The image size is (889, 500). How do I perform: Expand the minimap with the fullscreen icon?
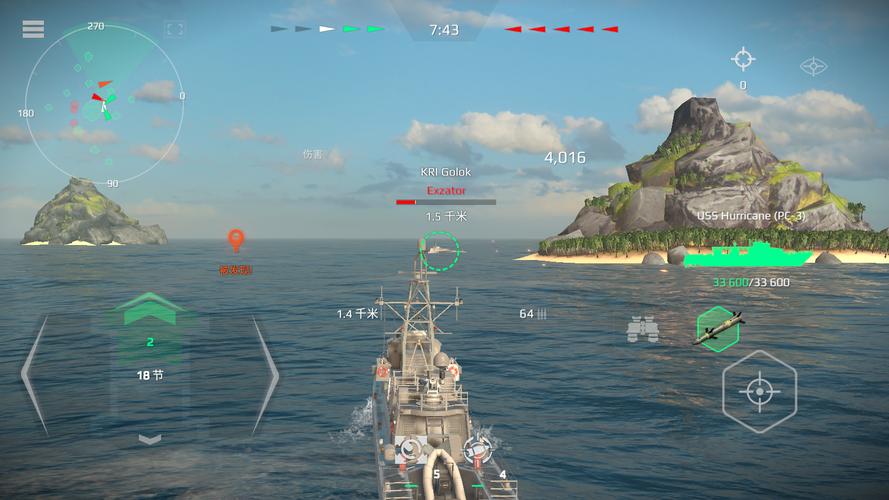click(x=174, y=30)
